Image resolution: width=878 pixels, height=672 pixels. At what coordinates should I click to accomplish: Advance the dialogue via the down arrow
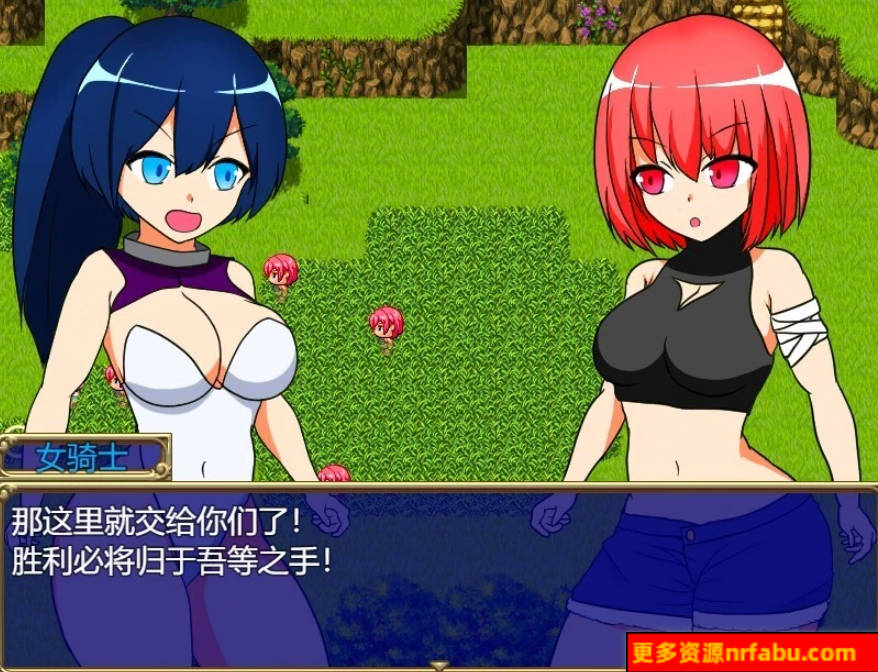438,665
